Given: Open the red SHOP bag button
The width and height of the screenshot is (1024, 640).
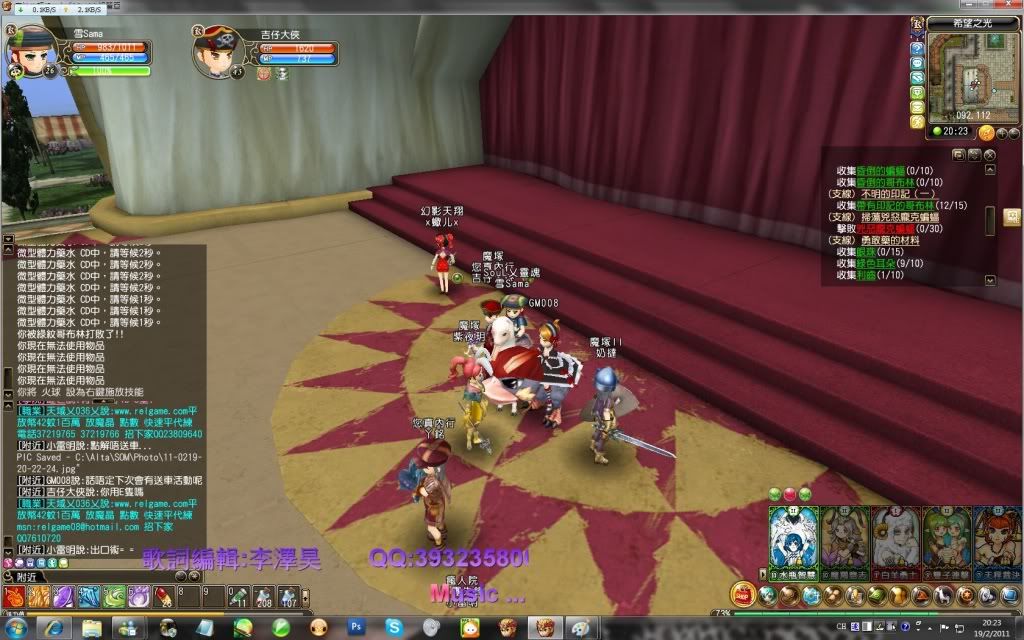Looking at the screenshot, I should 743,595.
